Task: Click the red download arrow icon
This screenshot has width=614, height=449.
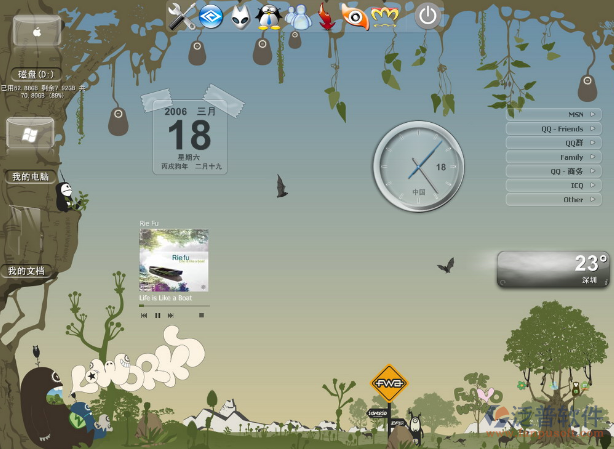Action: (325, 15)
